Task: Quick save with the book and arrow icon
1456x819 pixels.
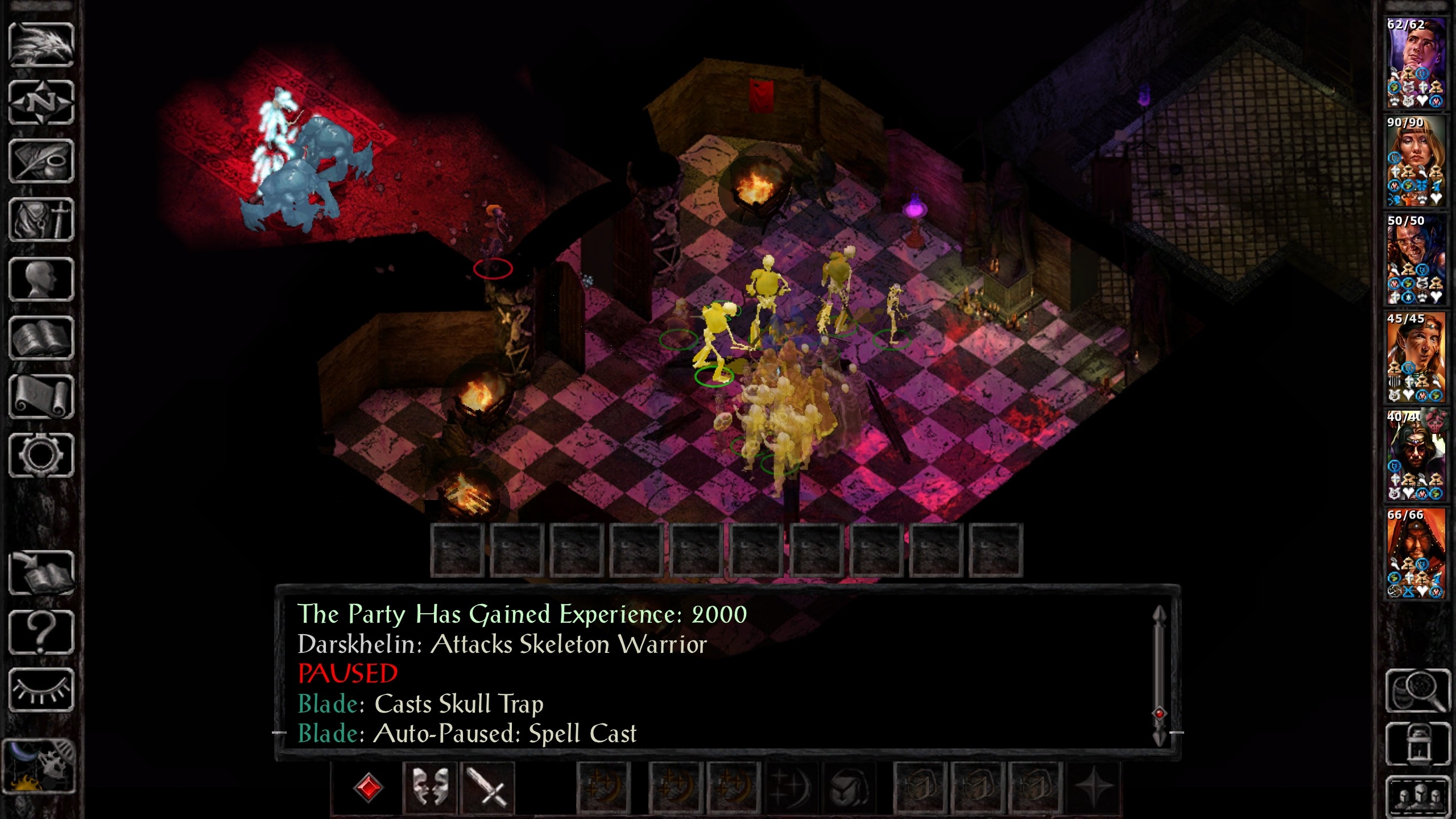Action: [x=41, y=573]
